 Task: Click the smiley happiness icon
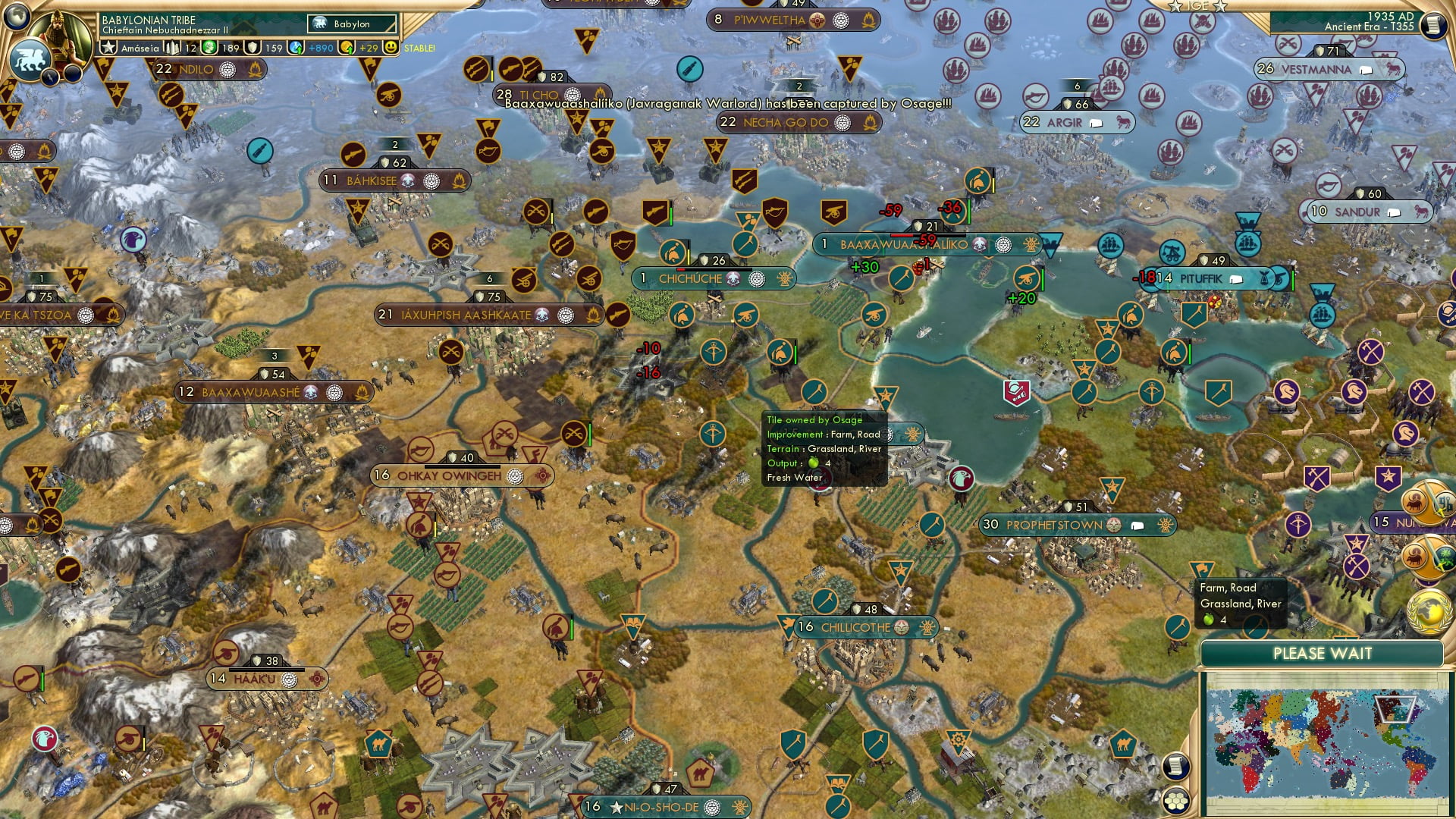click(x=391, y=48)
